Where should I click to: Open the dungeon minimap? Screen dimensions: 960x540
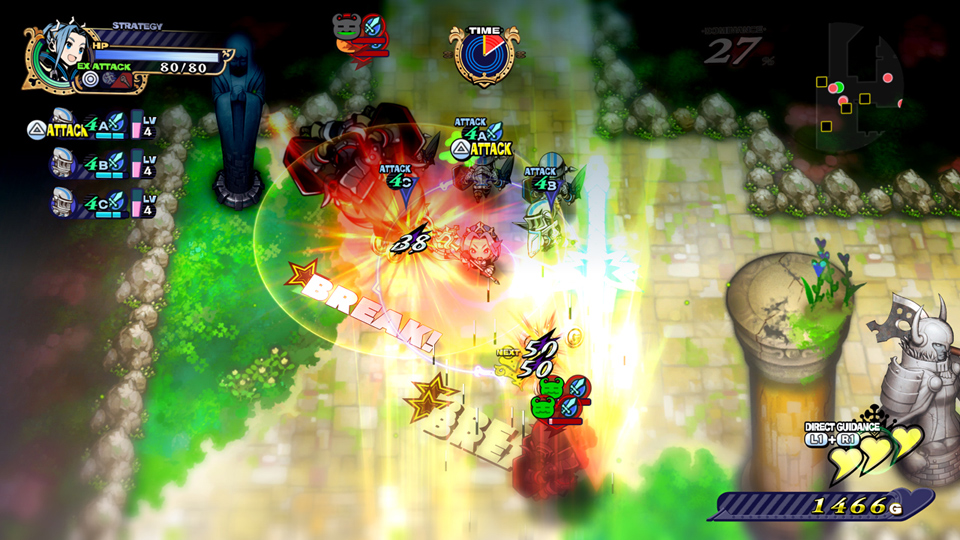coord(858,92)
